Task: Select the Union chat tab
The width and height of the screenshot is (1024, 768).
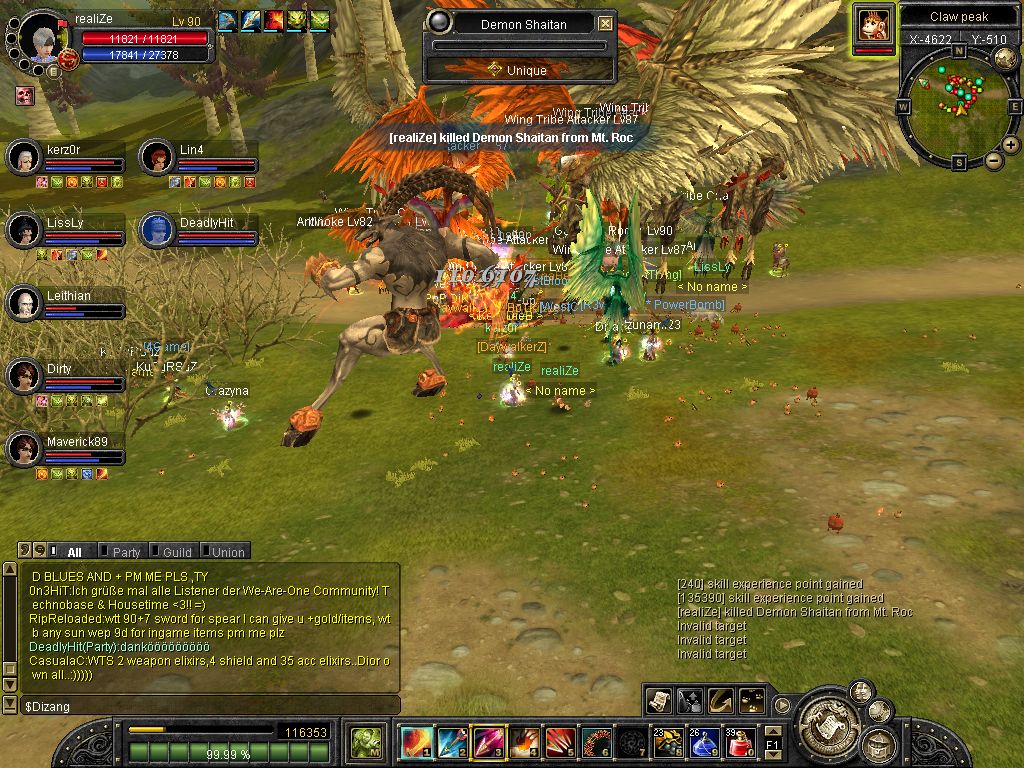Action: point(227,551)
